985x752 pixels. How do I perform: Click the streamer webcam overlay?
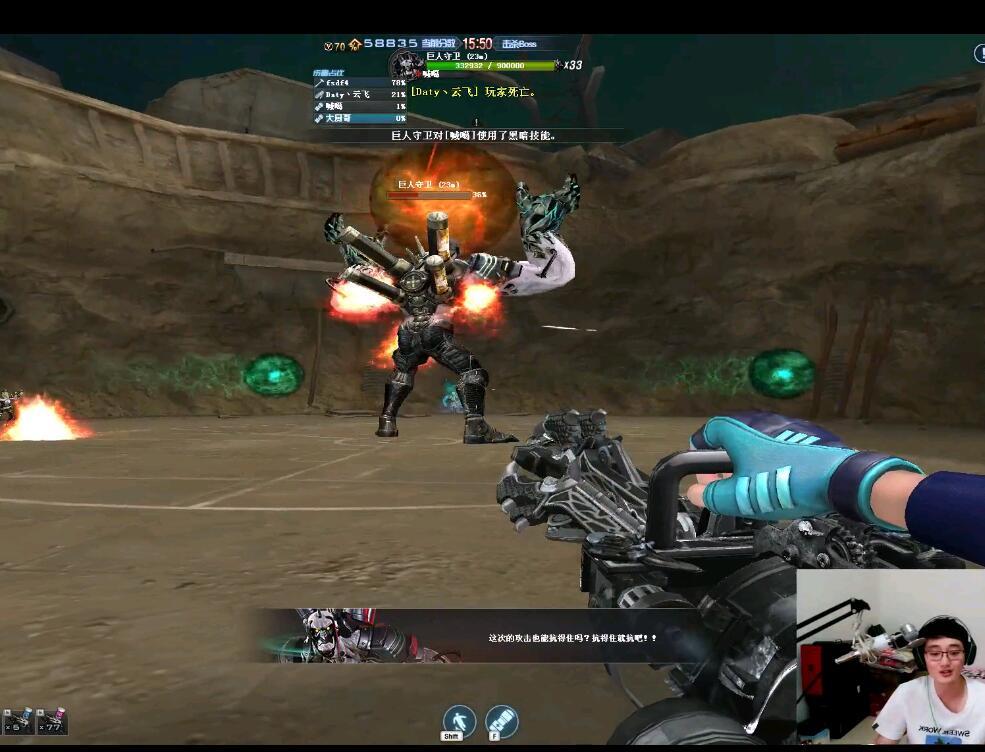(890, 656)
